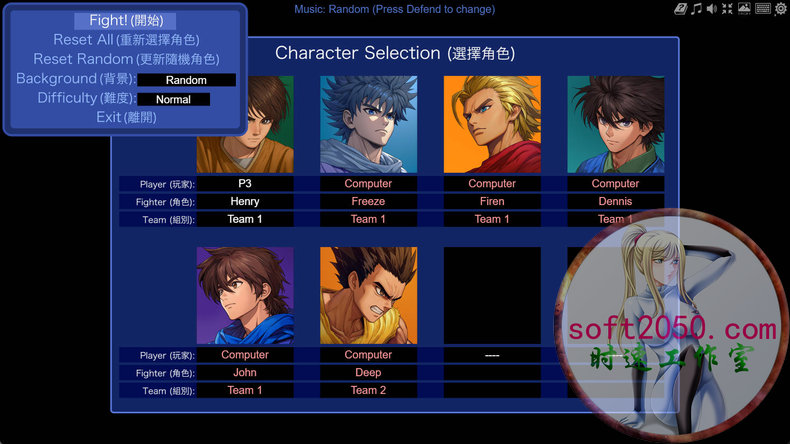Select John's character portrait

pos(245,296)
